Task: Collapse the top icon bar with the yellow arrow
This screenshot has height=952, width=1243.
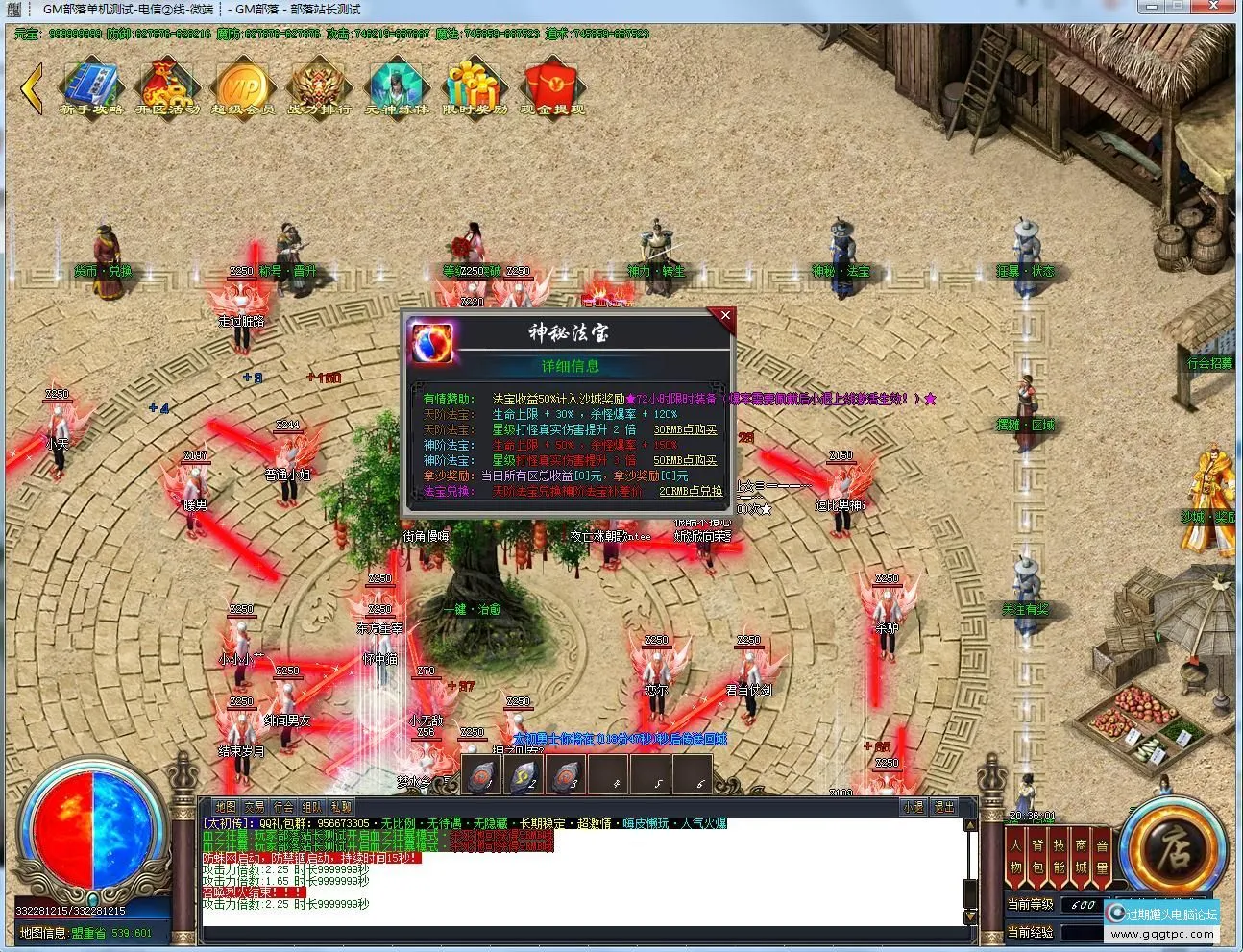Action: [33, 88]
